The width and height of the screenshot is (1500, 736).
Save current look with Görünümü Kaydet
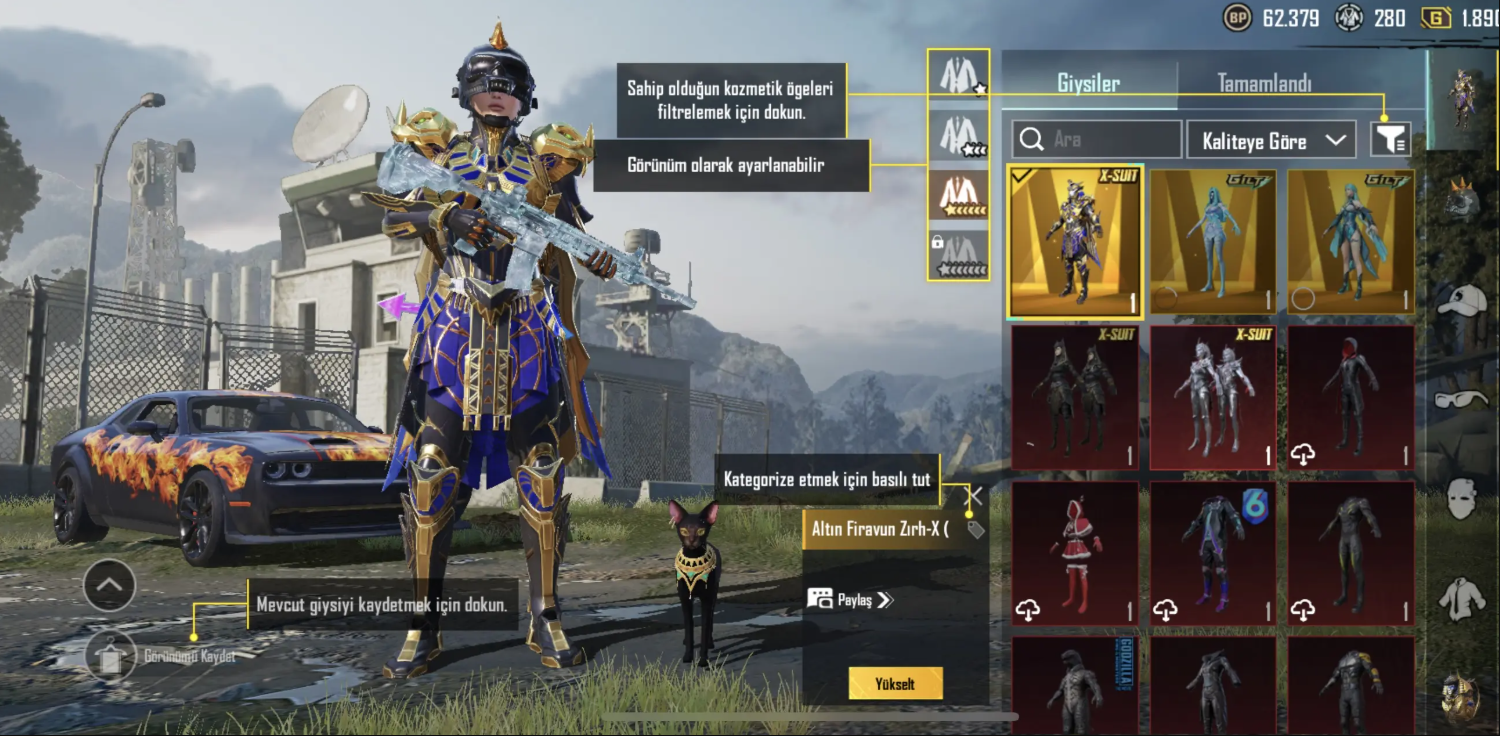pos(111,656)
